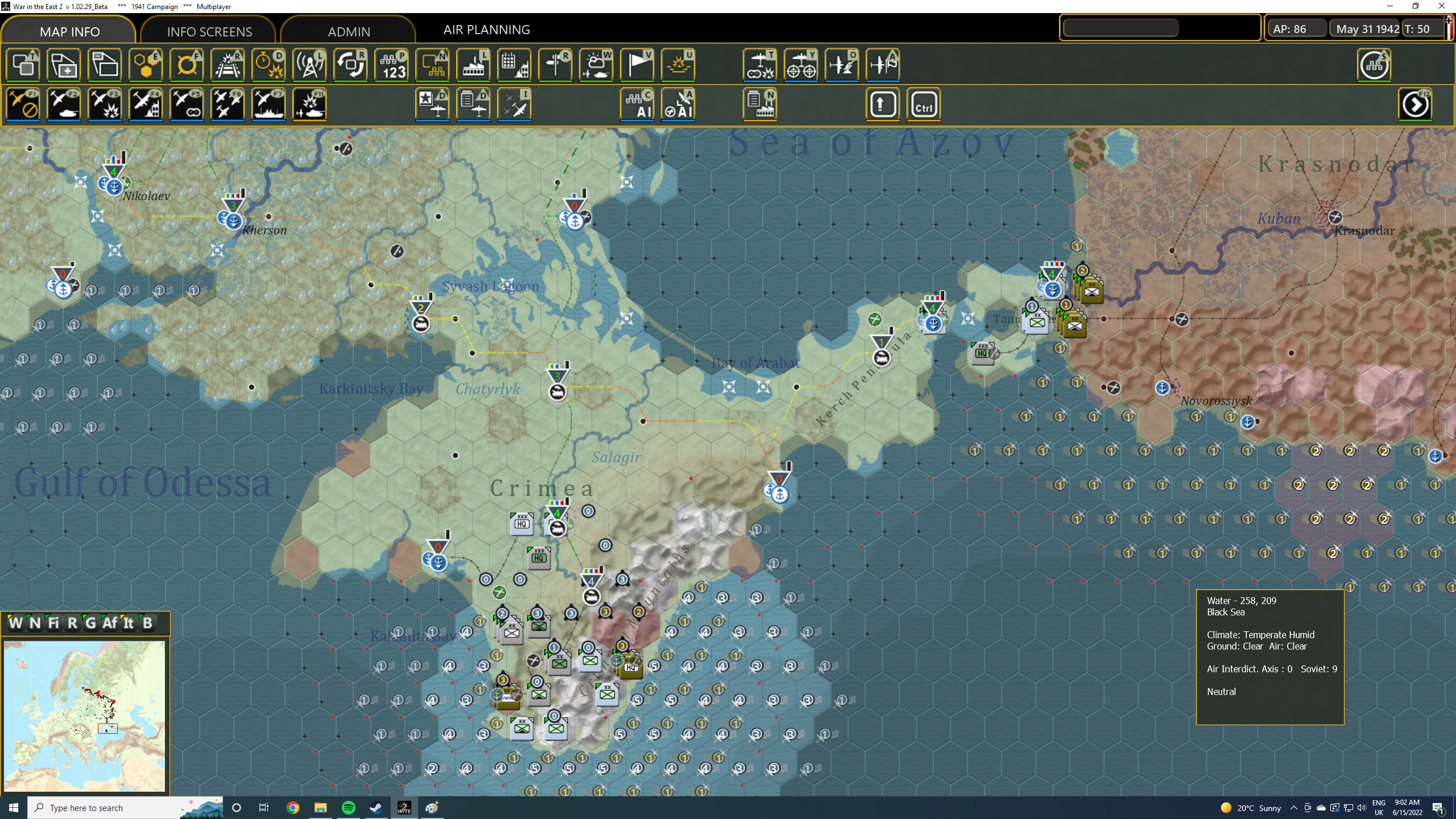Click the Ctrl modifier key icon

pyautogui.click(x=923, y=104)
